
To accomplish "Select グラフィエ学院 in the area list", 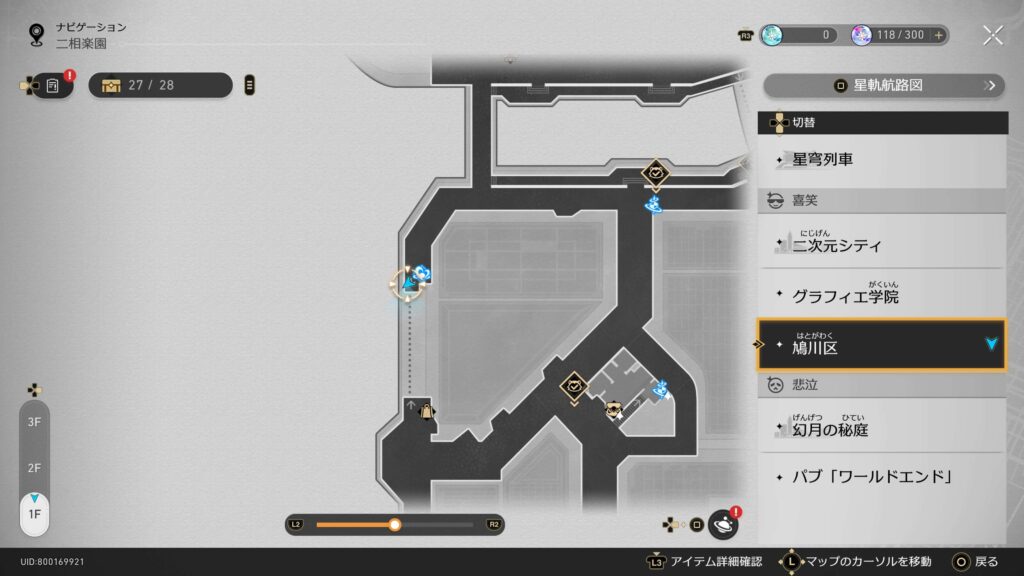I will point(882,296).
